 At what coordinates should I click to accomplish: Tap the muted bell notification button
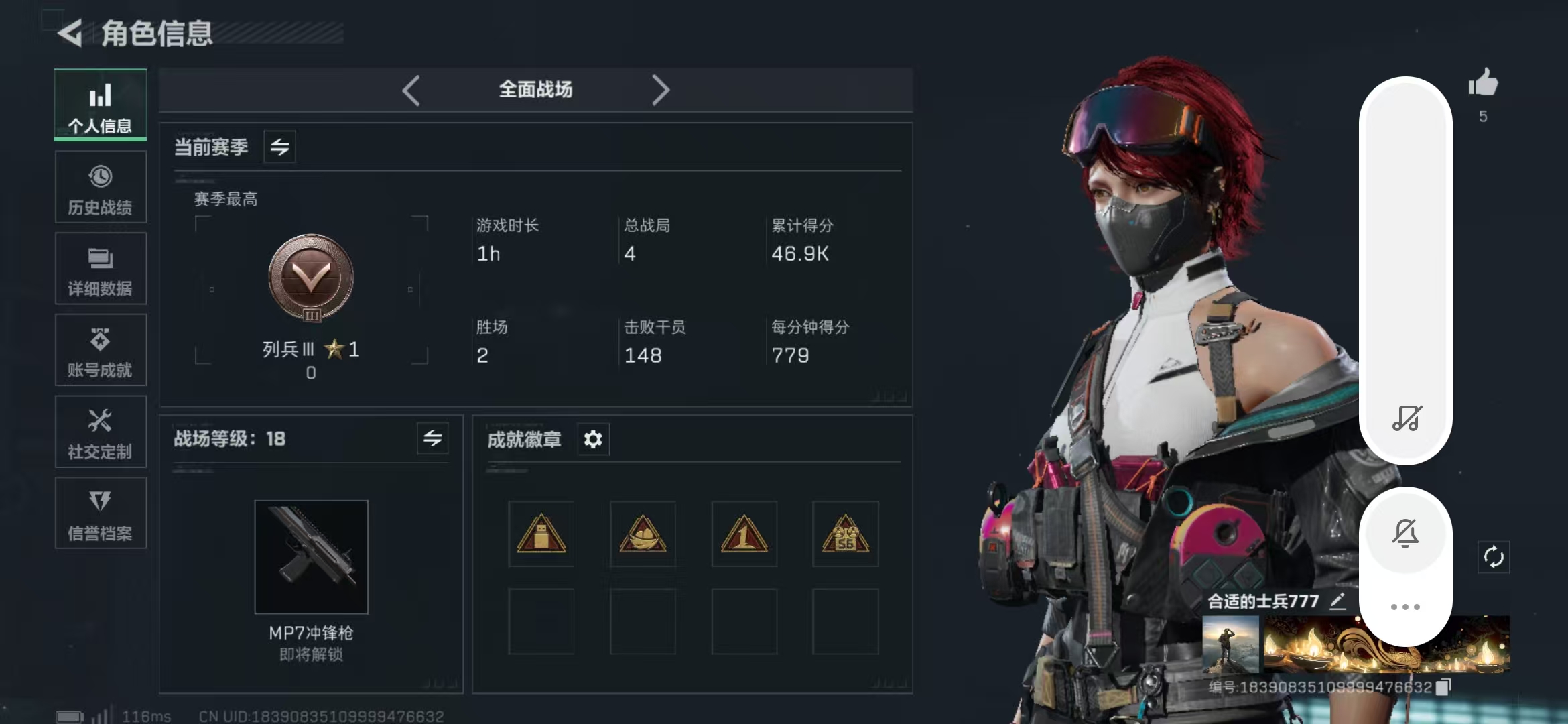(x=1405, y=534)
